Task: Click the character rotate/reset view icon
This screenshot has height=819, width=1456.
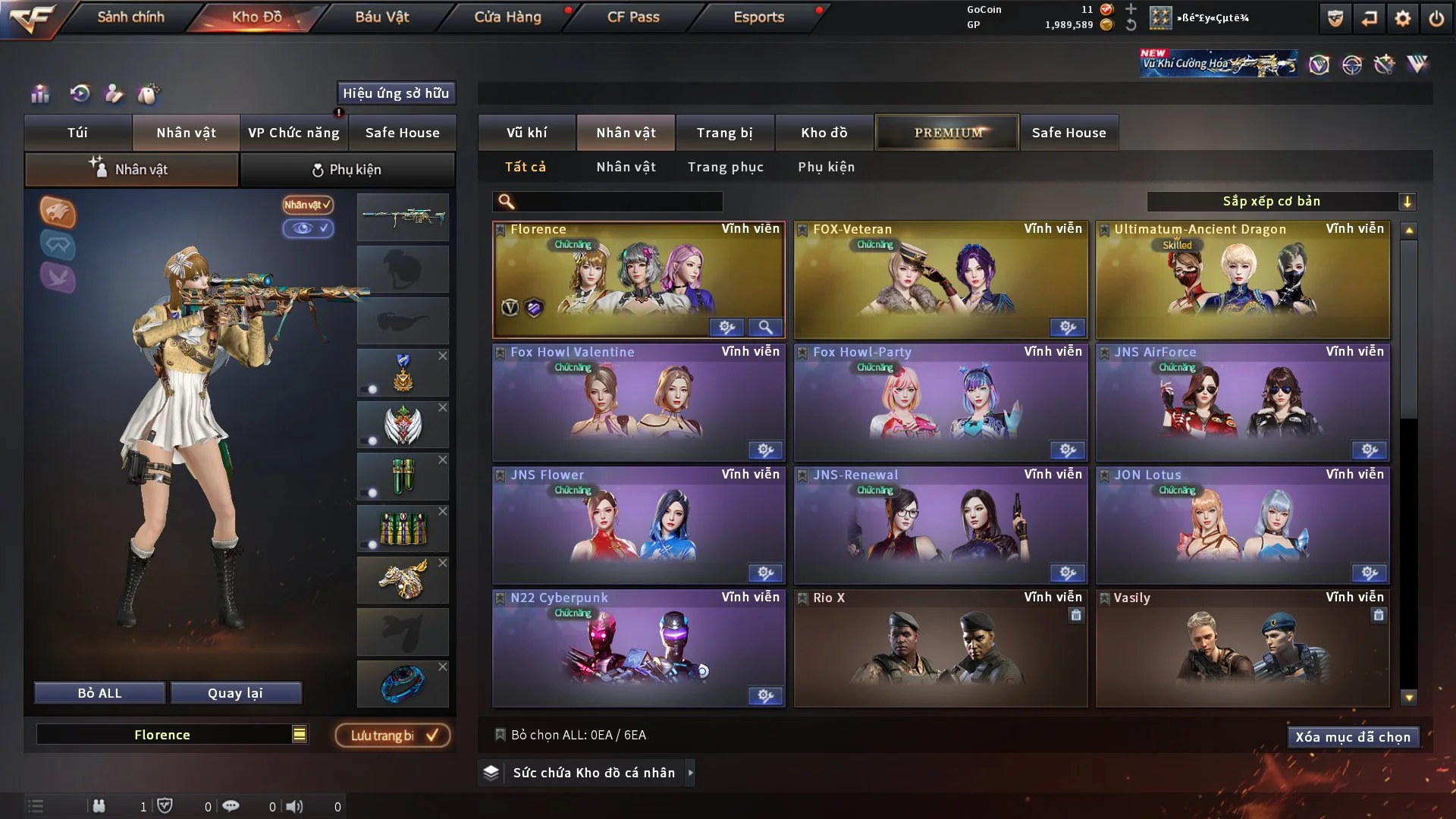Action: (x=80, y=94)
